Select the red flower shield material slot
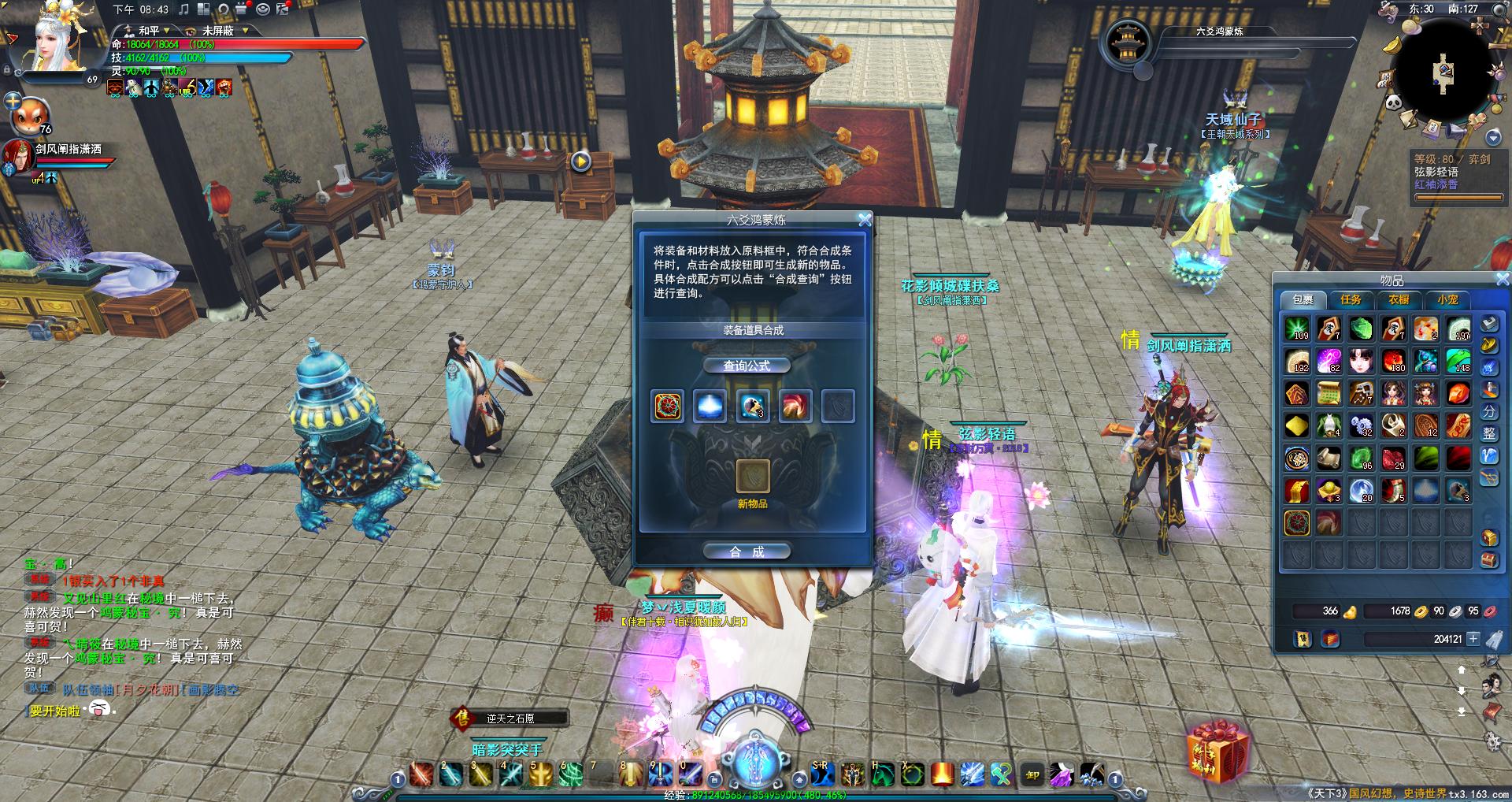The image size is (1512, 802). pyautogui.click(x=668, y=407)
